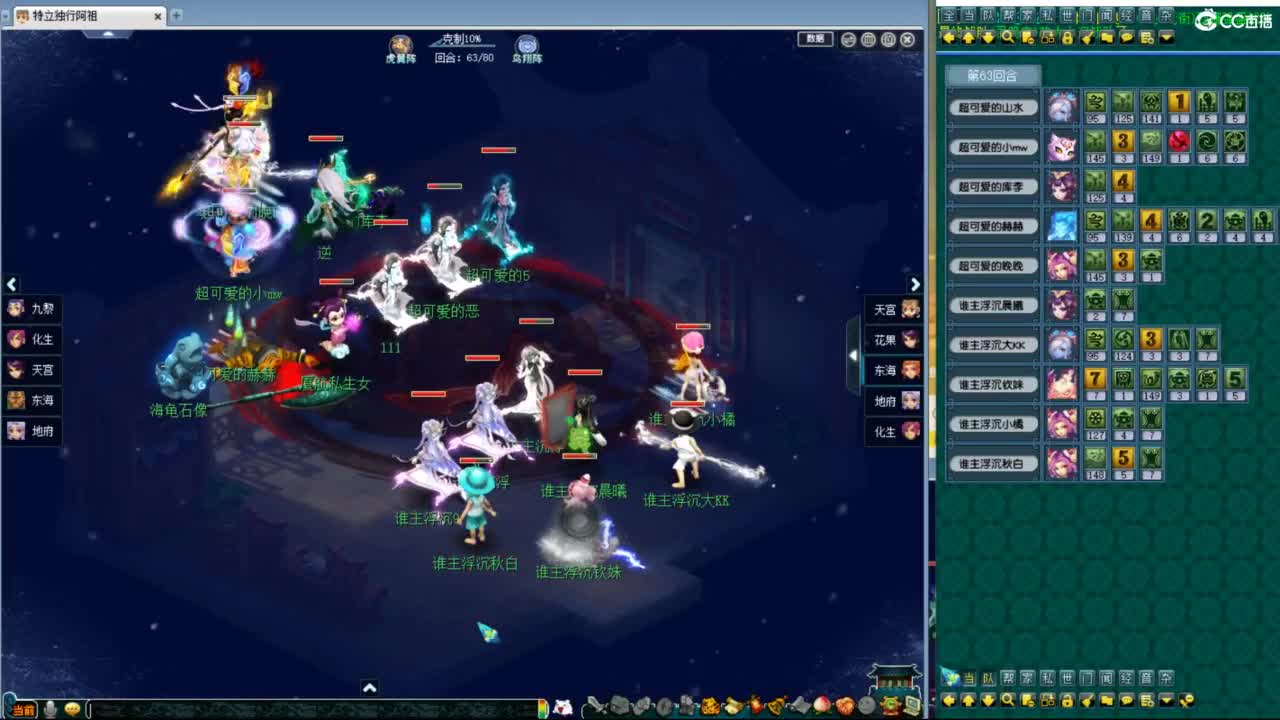Screen dimensions: 1280x720
Task: Click the right chevron beside the battlefield
Action: 916,284
